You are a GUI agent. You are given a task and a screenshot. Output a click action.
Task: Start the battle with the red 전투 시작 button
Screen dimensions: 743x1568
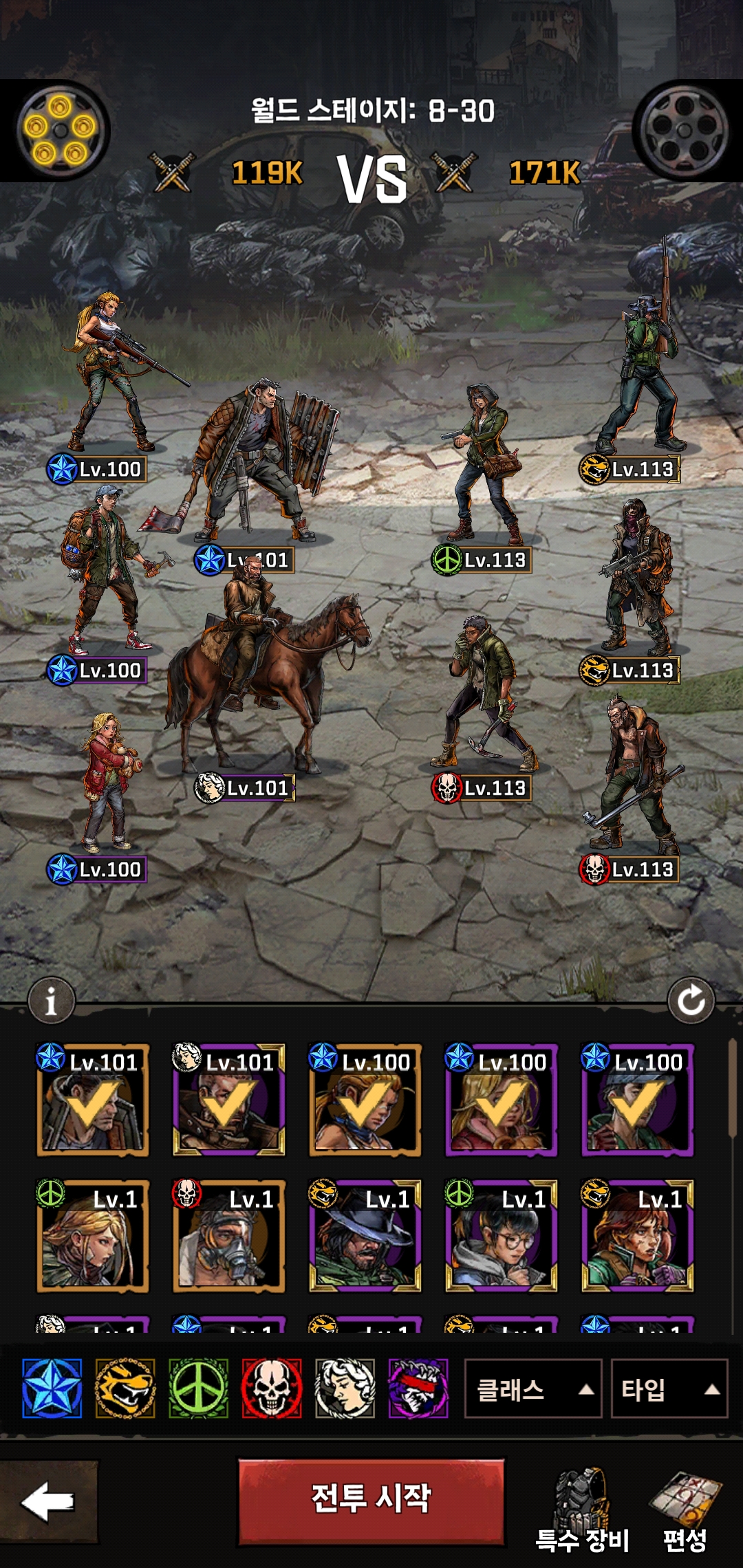[371, 1501]
